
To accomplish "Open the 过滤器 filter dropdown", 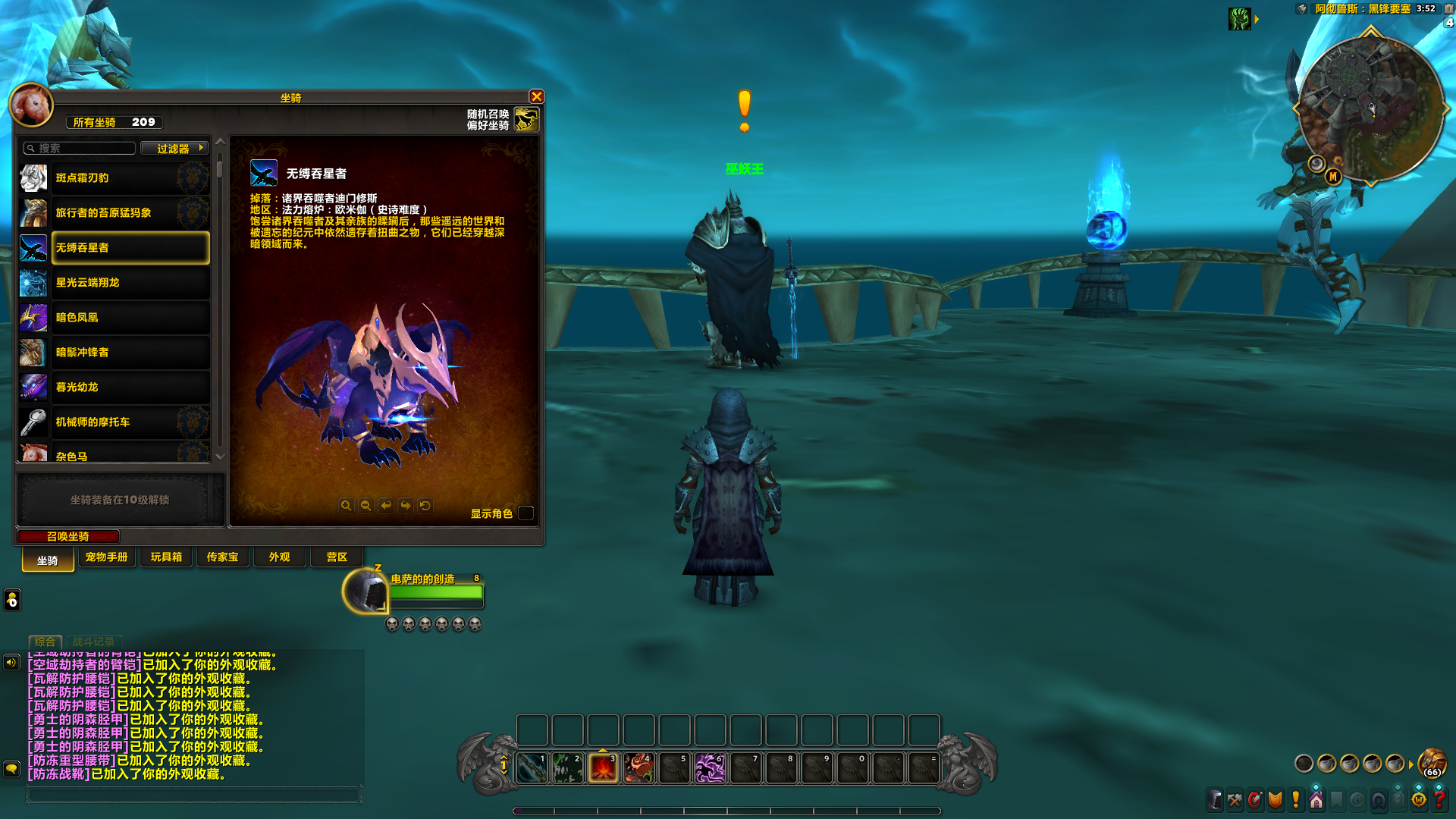I will tap(174, 149).
